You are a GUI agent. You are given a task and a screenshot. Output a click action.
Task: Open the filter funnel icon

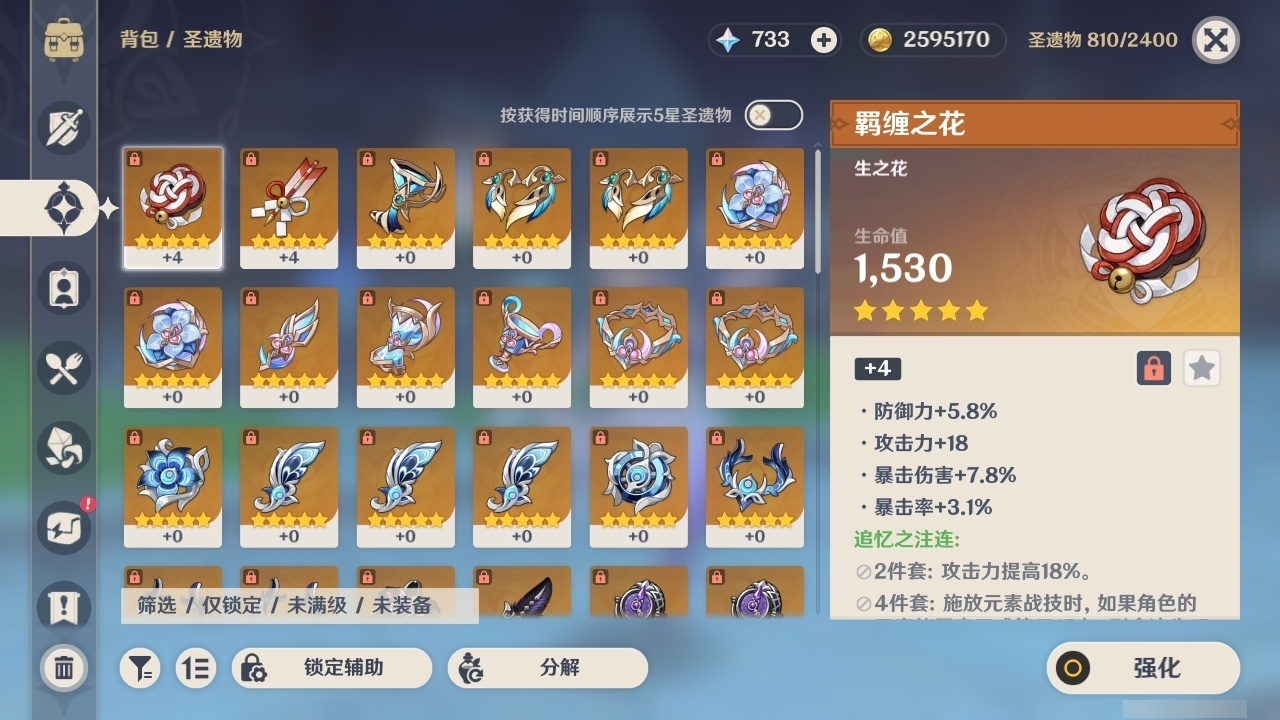(140, 668)
